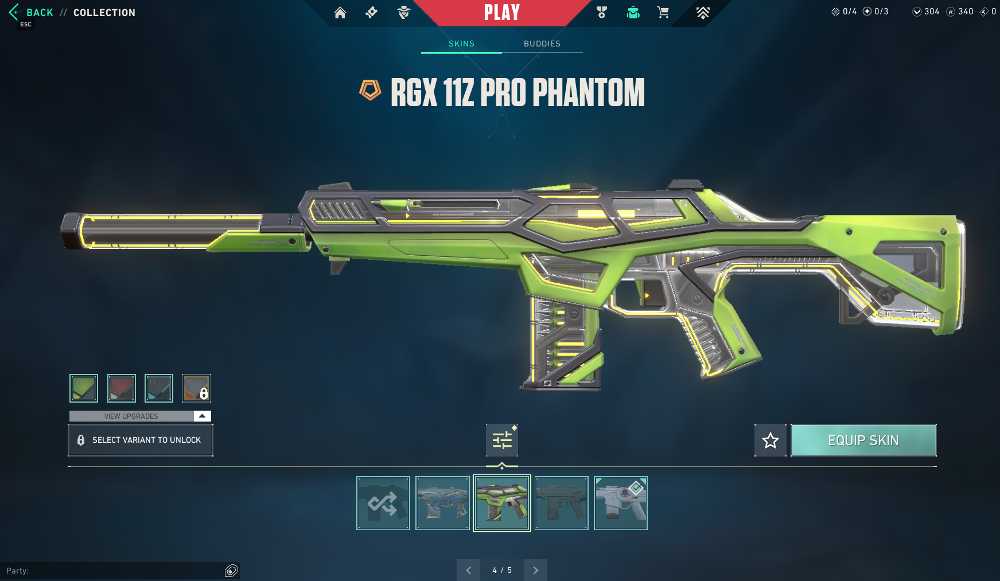The image size is (1000, 581).
Task: Go to the next skin page
Action: click(536, 570)
